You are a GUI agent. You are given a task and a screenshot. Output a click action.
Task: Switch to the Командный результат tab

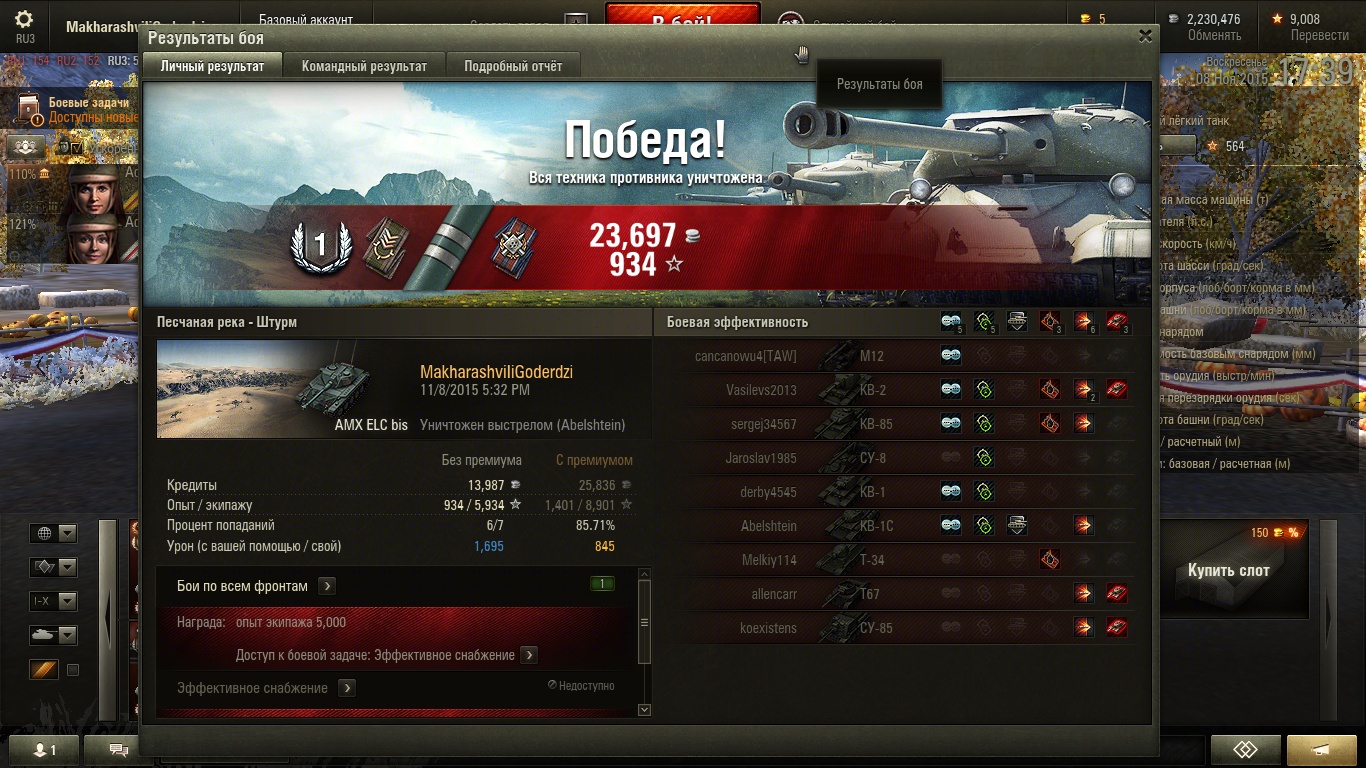point(364,66)
